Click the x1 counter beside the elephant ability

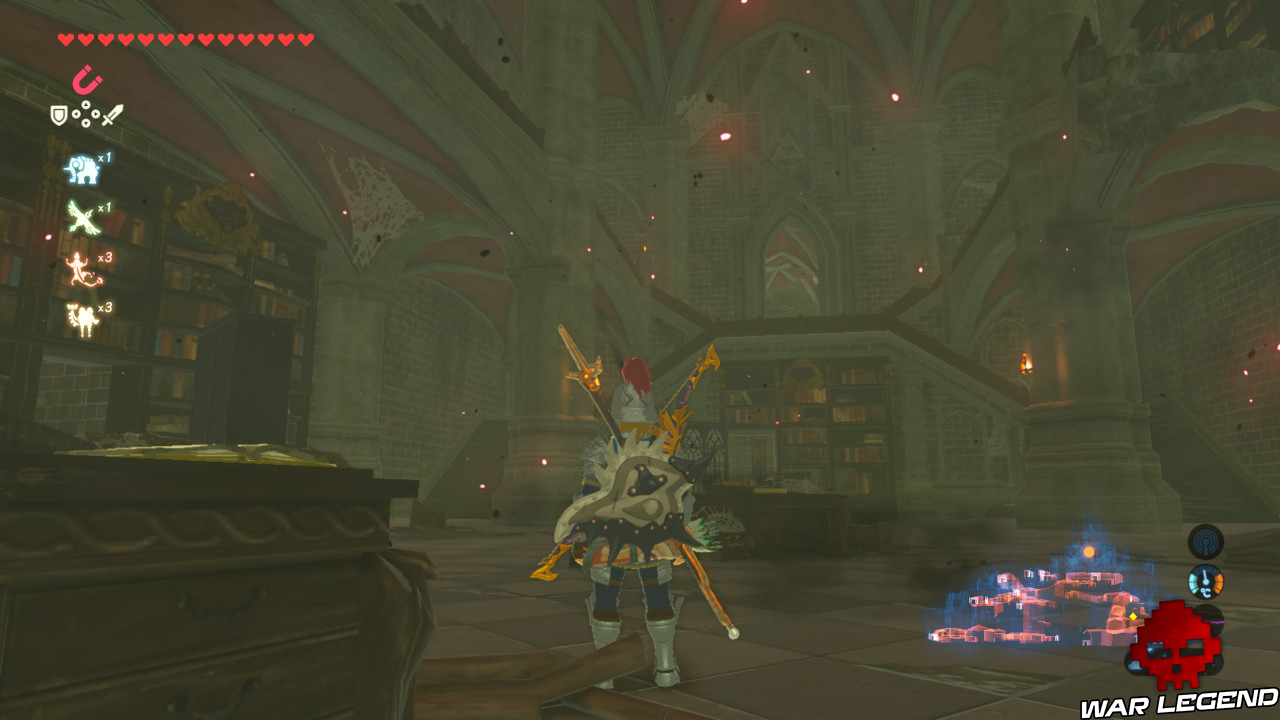click(x=106, y=155)
